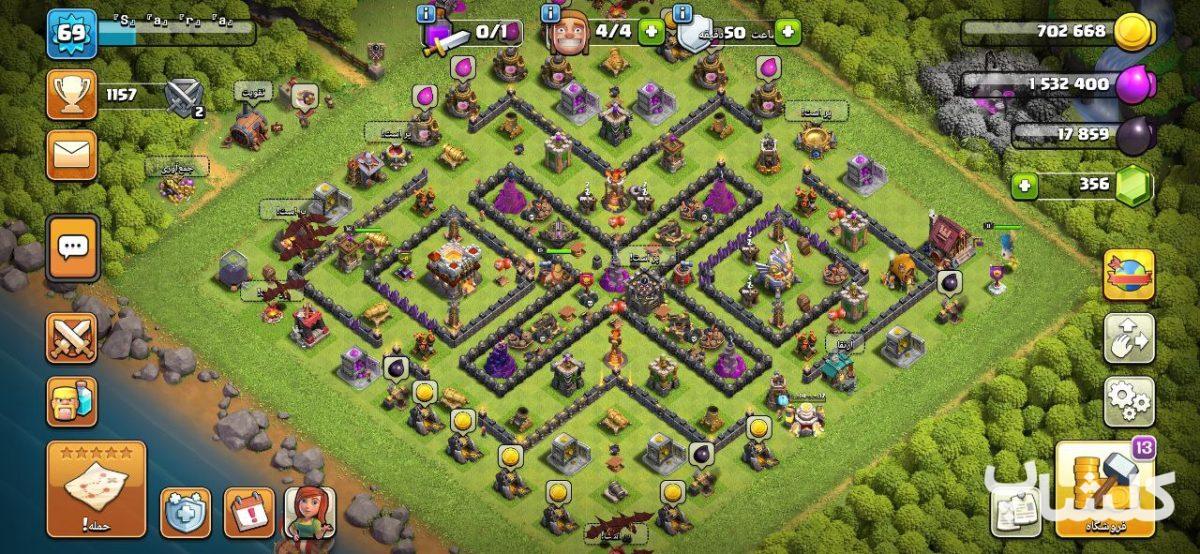The width and height of the screenshot is (1200, 554).
Task: Show info for the laboratory sword potion
Action: tap(428, 14)
